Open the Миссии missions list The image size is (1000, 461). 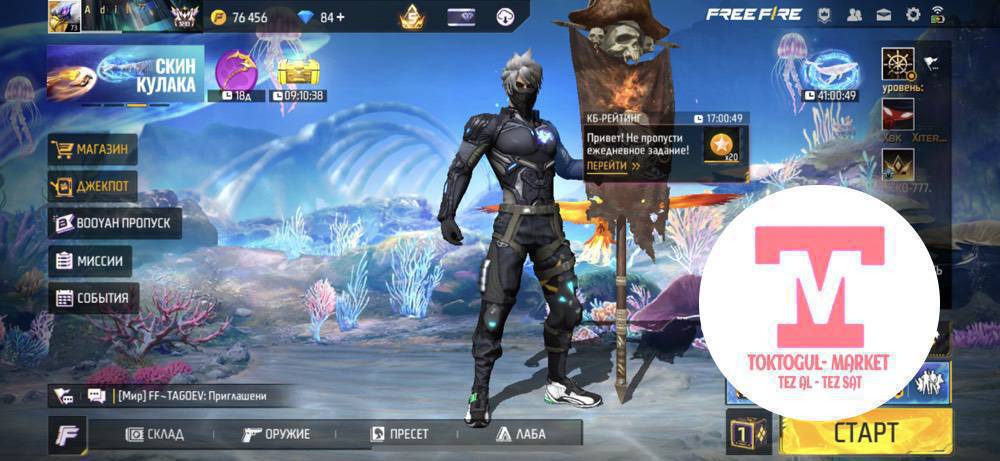click(x=91, y=261)
